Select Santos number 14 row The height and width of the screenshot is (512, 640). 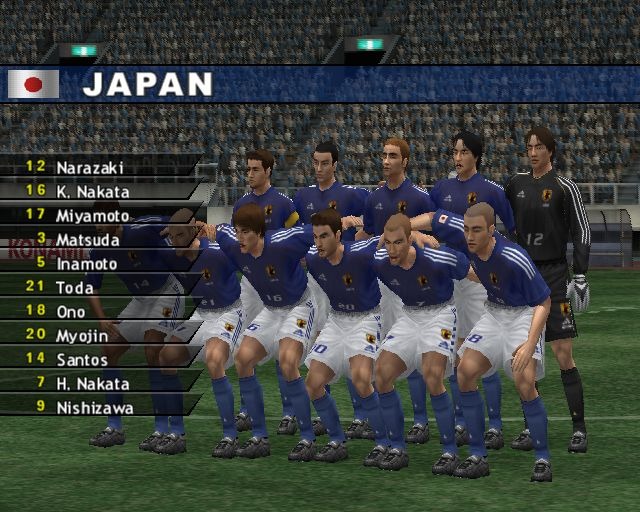click(82, 359)
